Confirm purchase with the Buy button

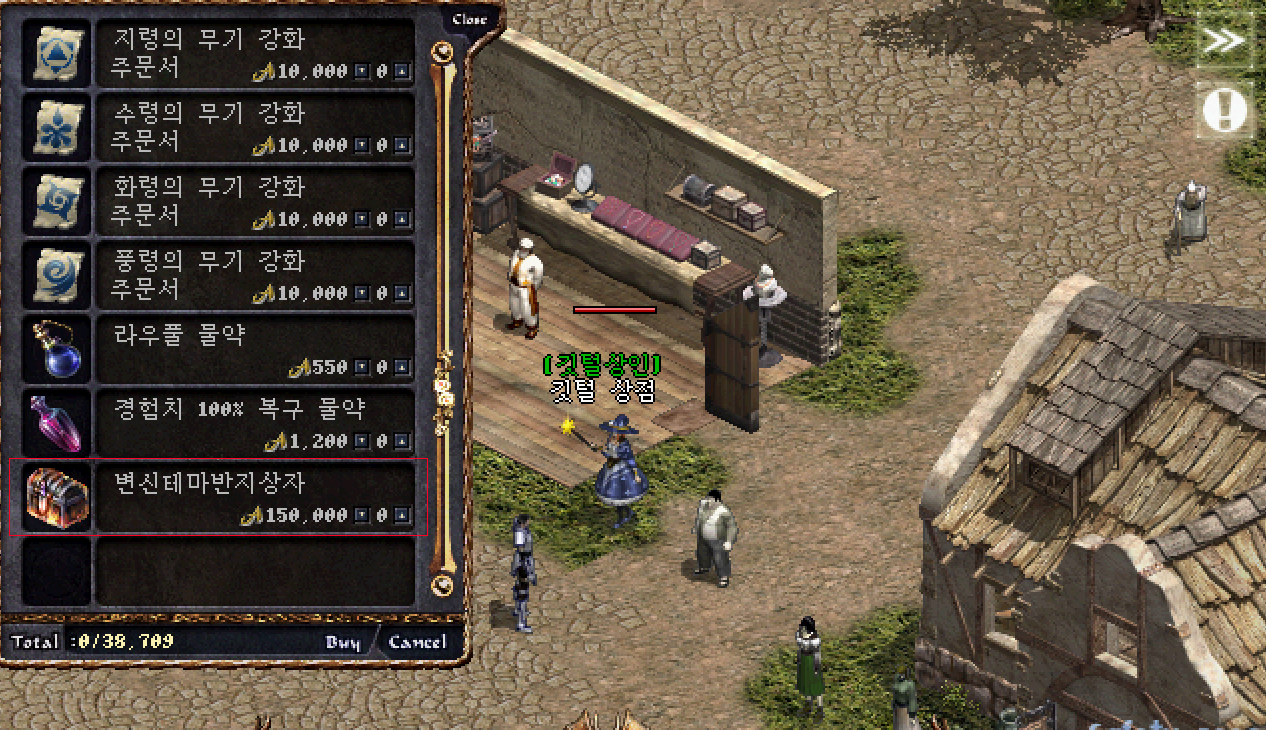coord(343,642)
